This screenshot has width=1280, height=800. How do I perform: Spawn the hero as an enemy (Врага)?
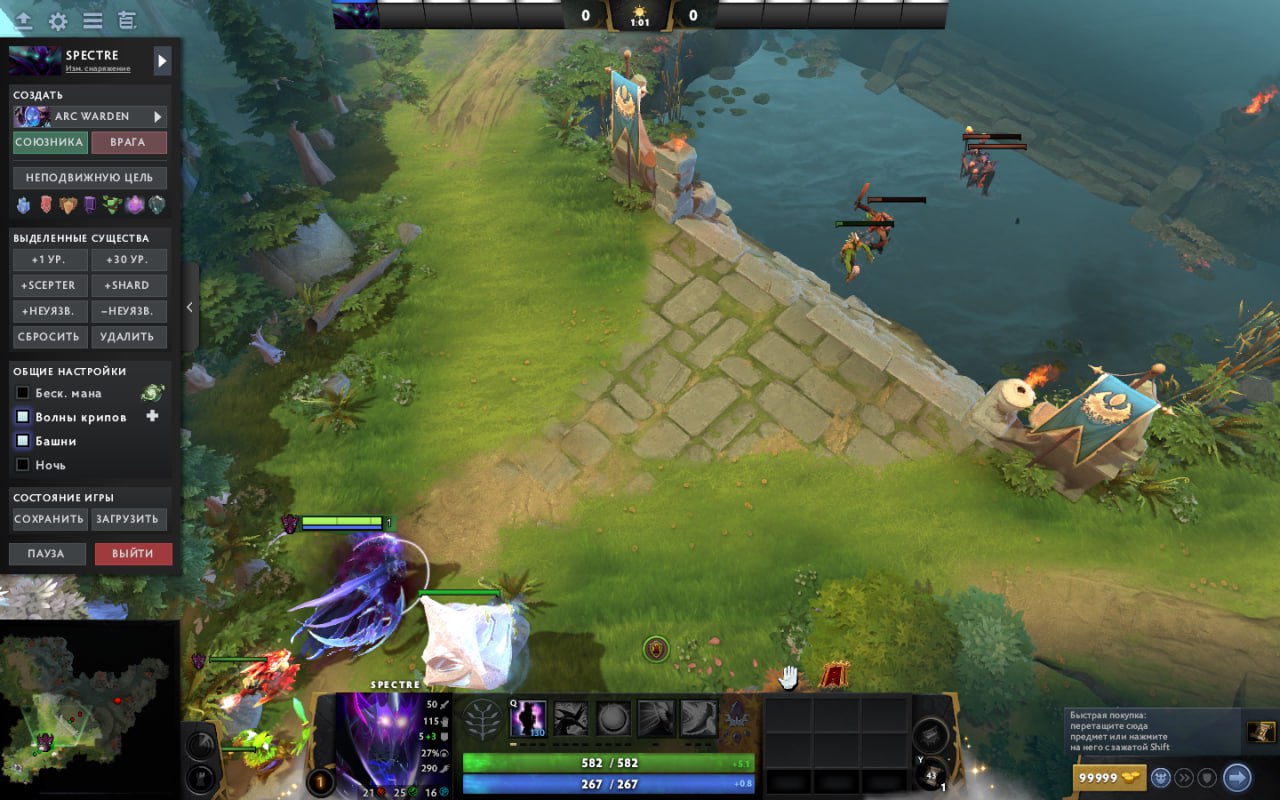tap(128, 142)
